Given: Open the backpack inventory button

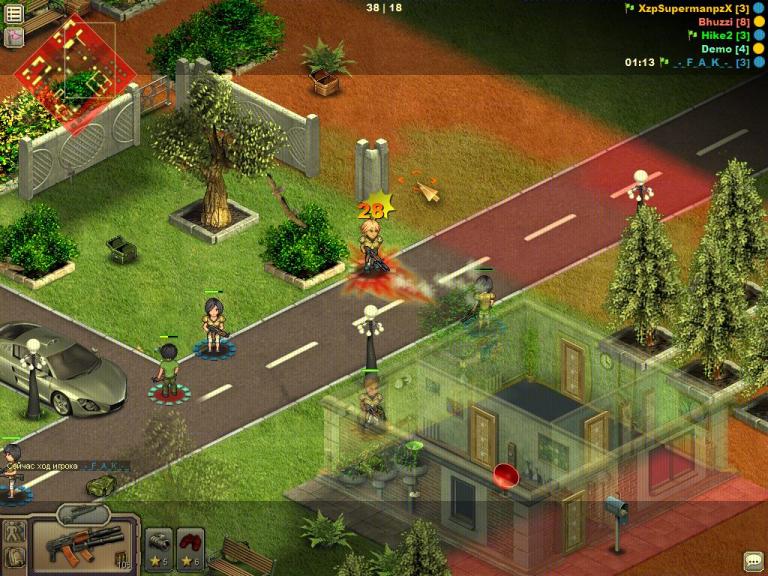Looking at the screenshot, I should click(x=14, y=560).
